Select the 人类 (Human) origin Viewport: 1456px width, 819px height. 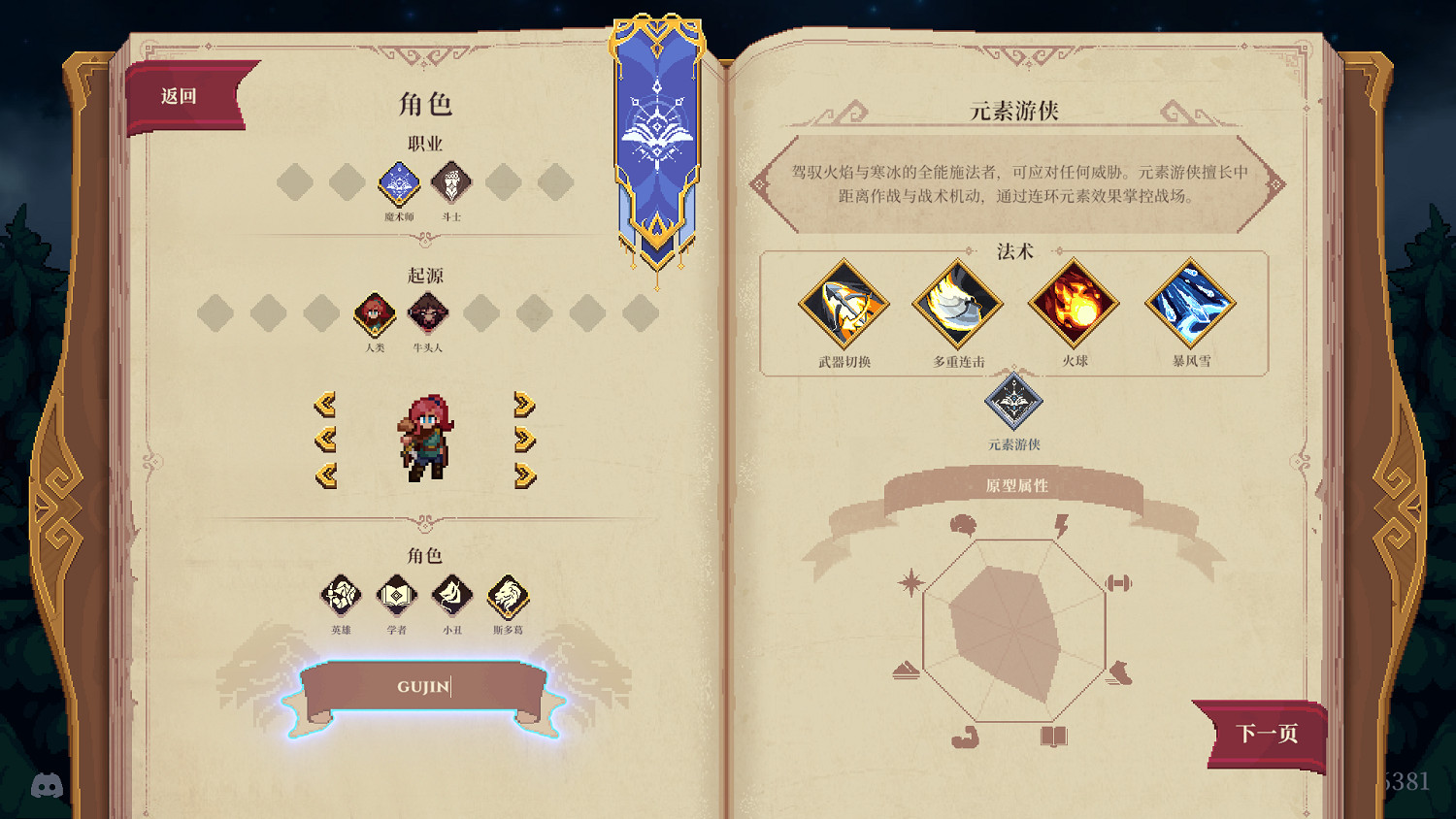pyautogui.click(x=375, y=315)
